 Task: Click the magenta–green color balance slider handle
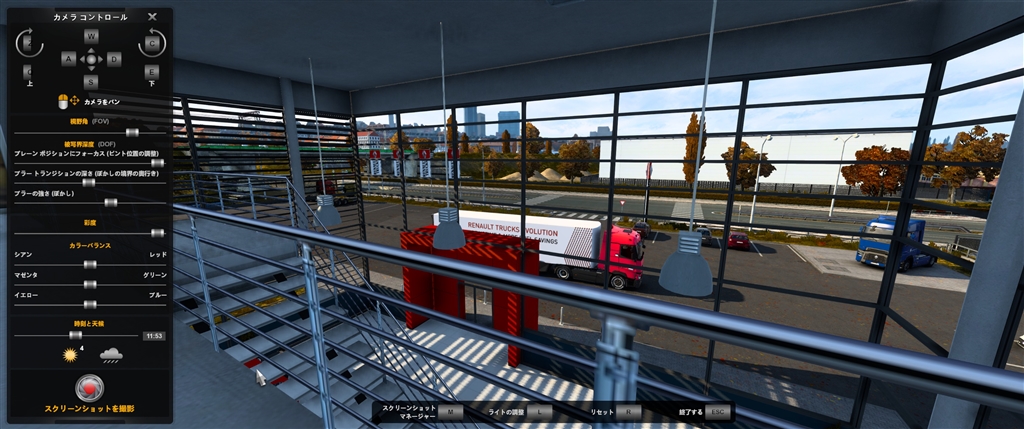pos(89,284)
